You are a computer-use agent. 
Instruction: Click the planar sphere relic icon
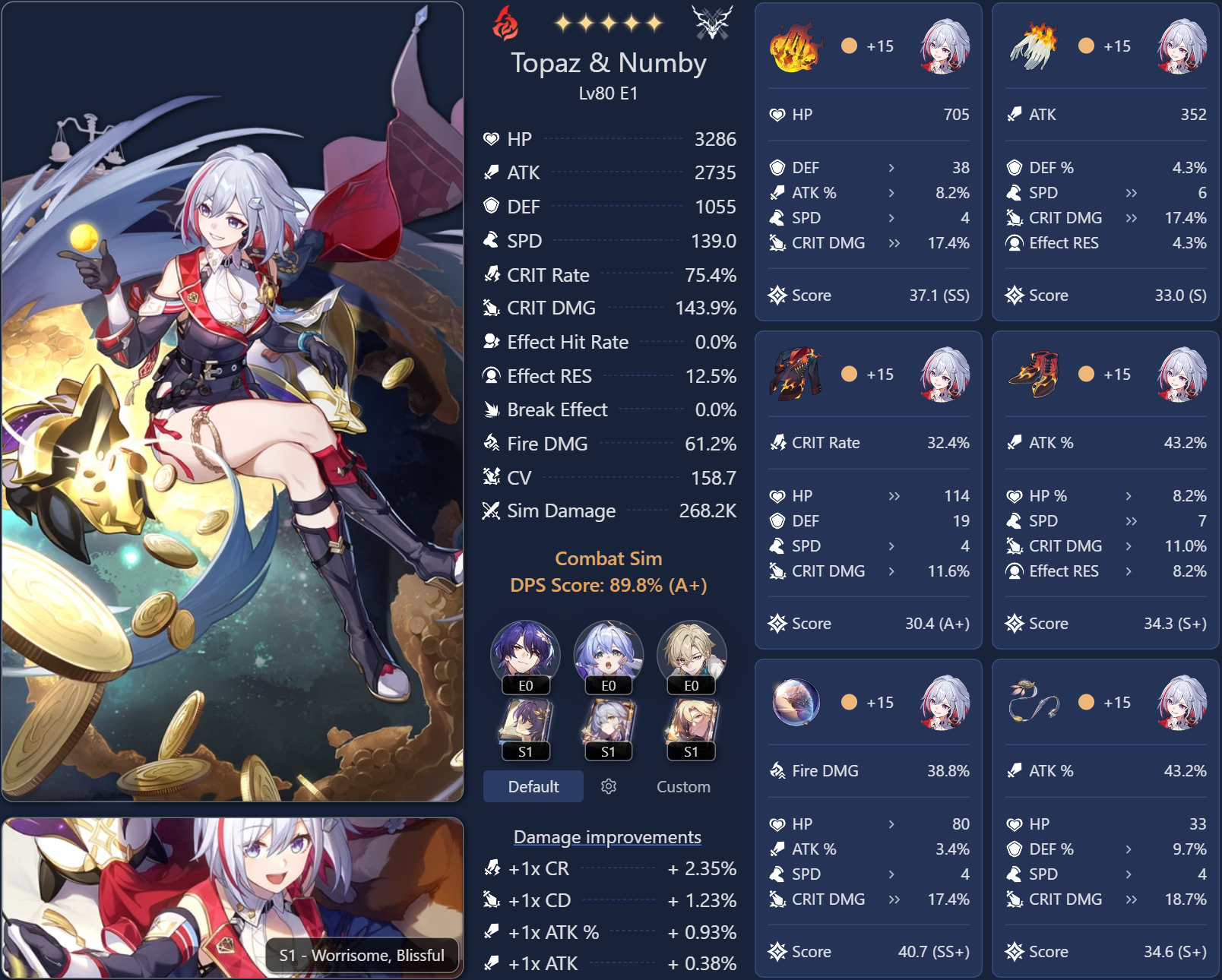pyautogui.click(x=796, y=703)
